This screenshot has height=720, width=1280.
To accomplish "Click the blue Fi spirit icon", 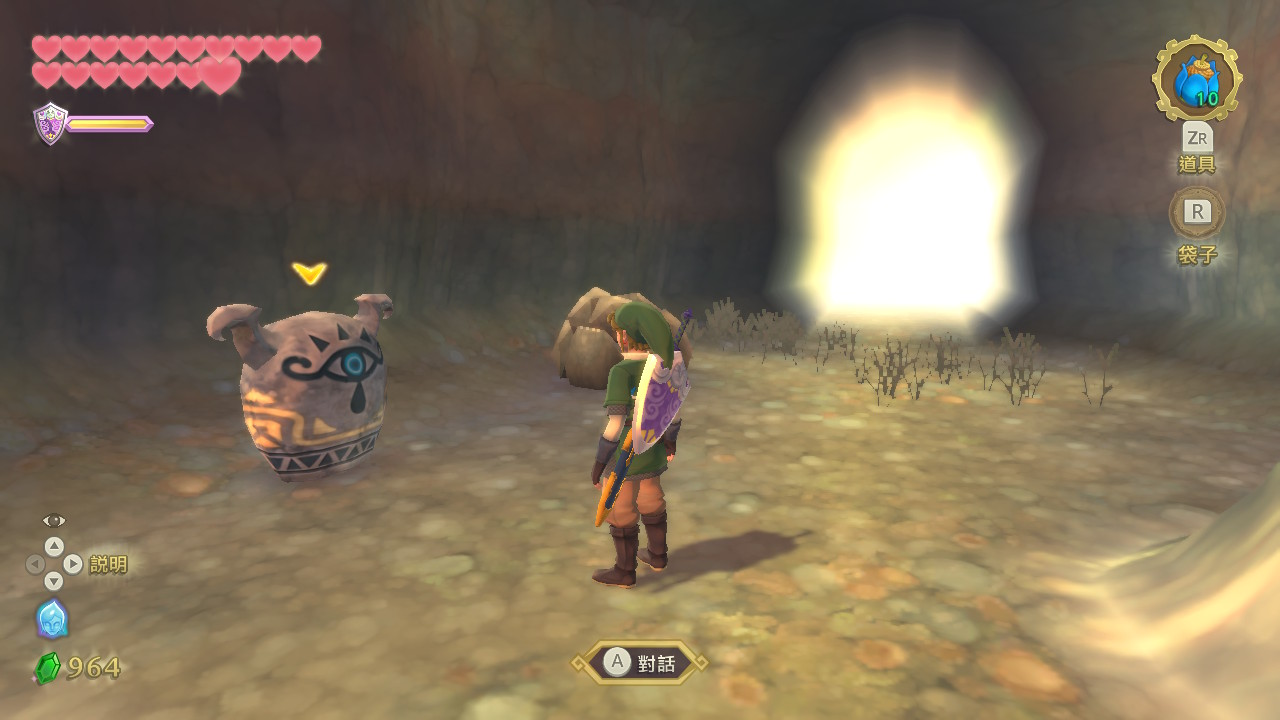I will (52, 620).
